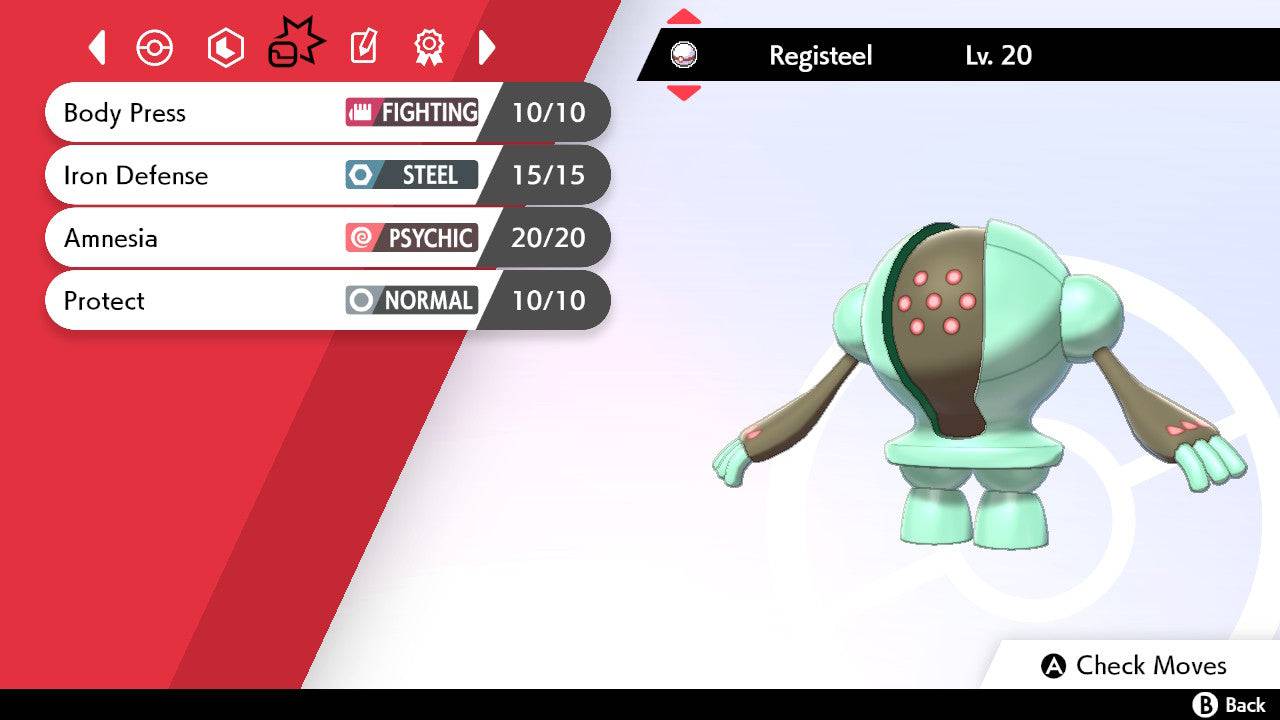The width and height of the screenshot is (1280, 720).
Task: Click the red down arrow to view next Pokémon
Action: 682,90
